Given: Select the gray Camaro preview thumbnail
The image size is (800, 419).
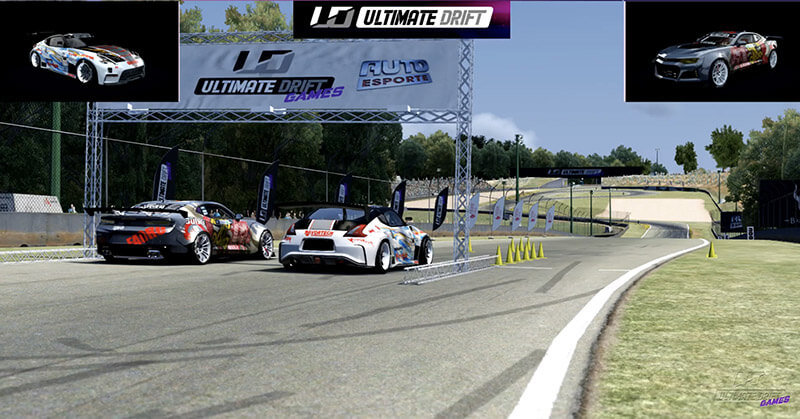Looking at the screenshot, I should pyautogui.click(x=712, y=52).
